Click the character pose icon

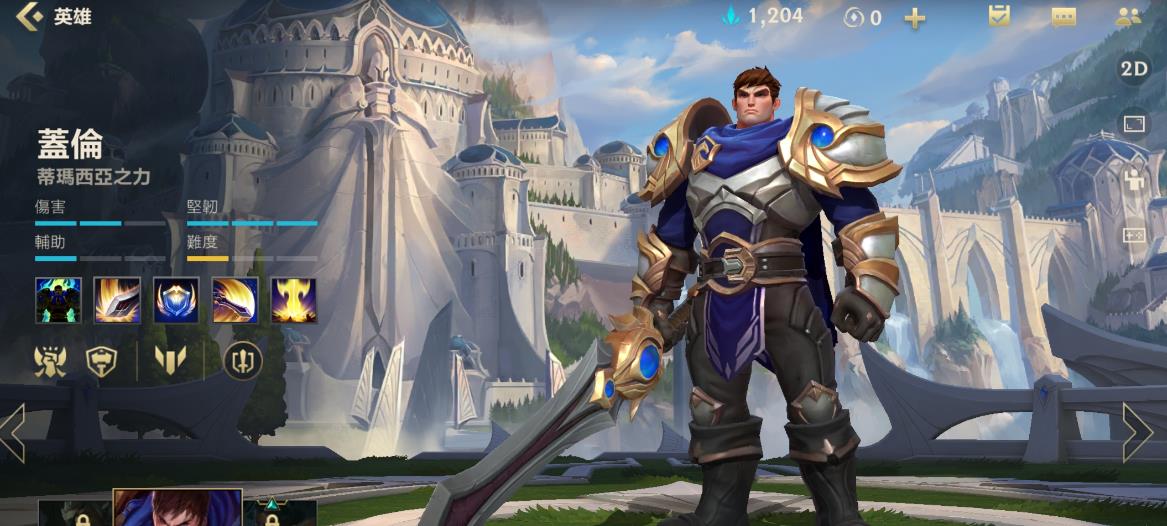click(x=1134, y=180)
